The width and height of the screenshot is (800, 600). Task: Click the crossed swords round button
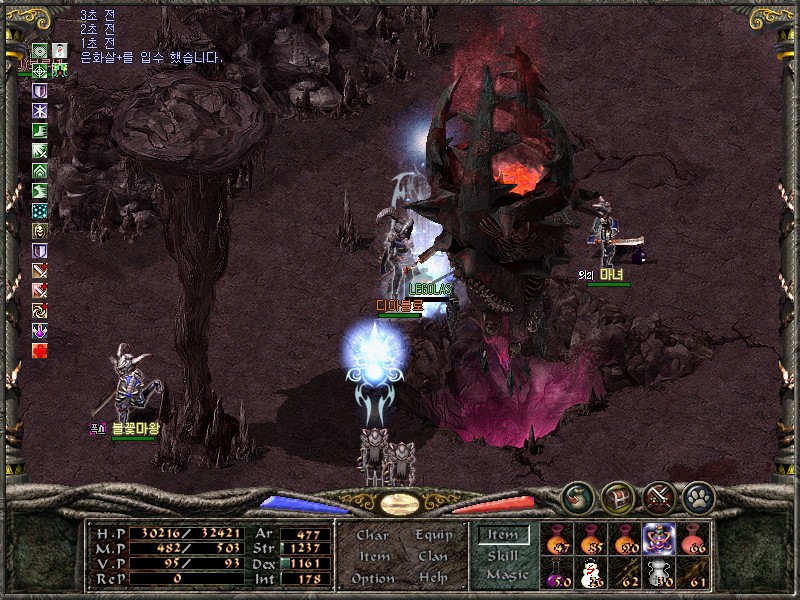pyautogui.click(x=657, y=496)
